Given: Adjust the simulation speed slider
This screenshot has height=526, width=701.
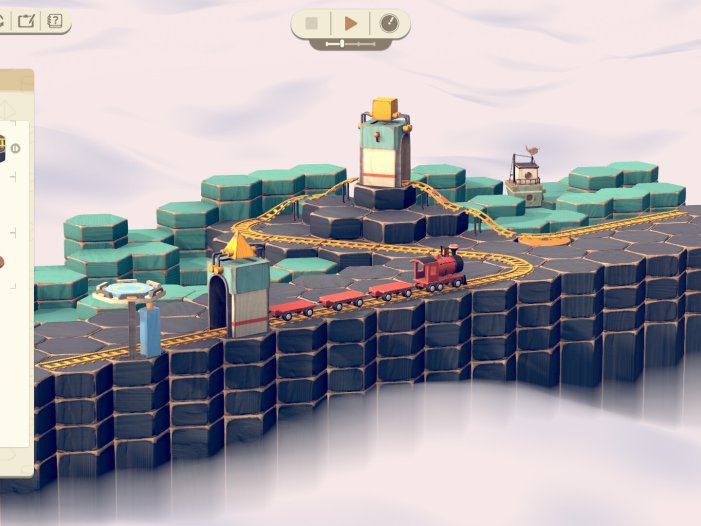Looking at the screenshot, I should [x=343, y=44].
